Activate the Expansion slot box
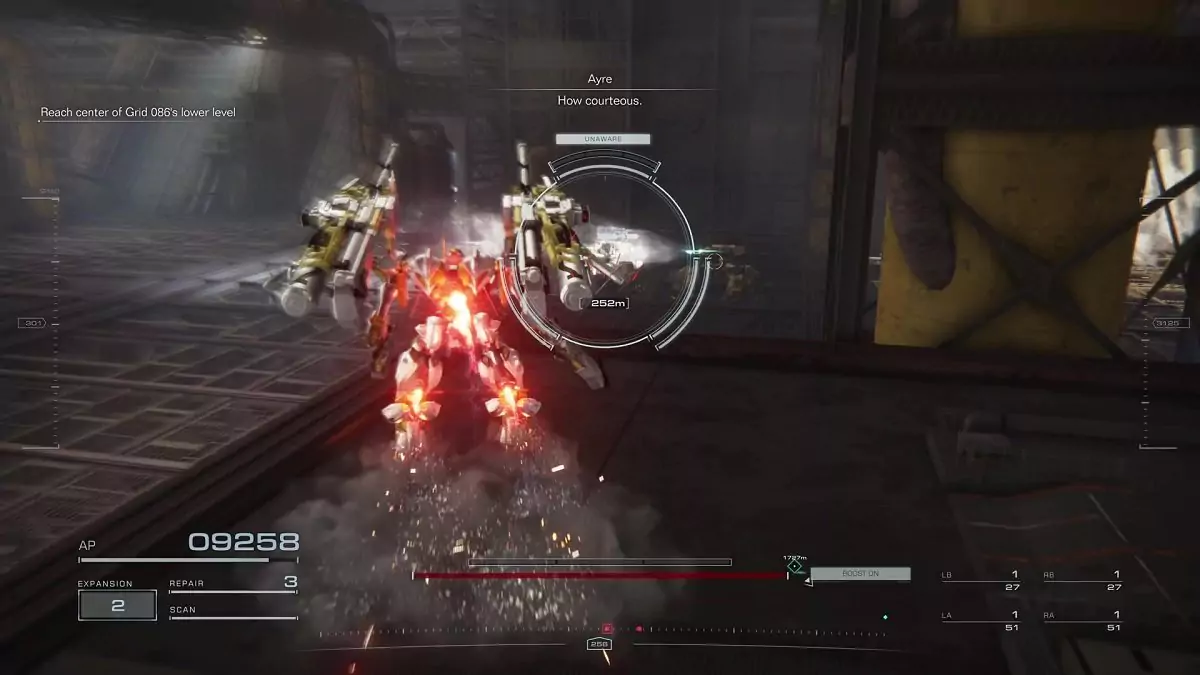 click(117, 605)
